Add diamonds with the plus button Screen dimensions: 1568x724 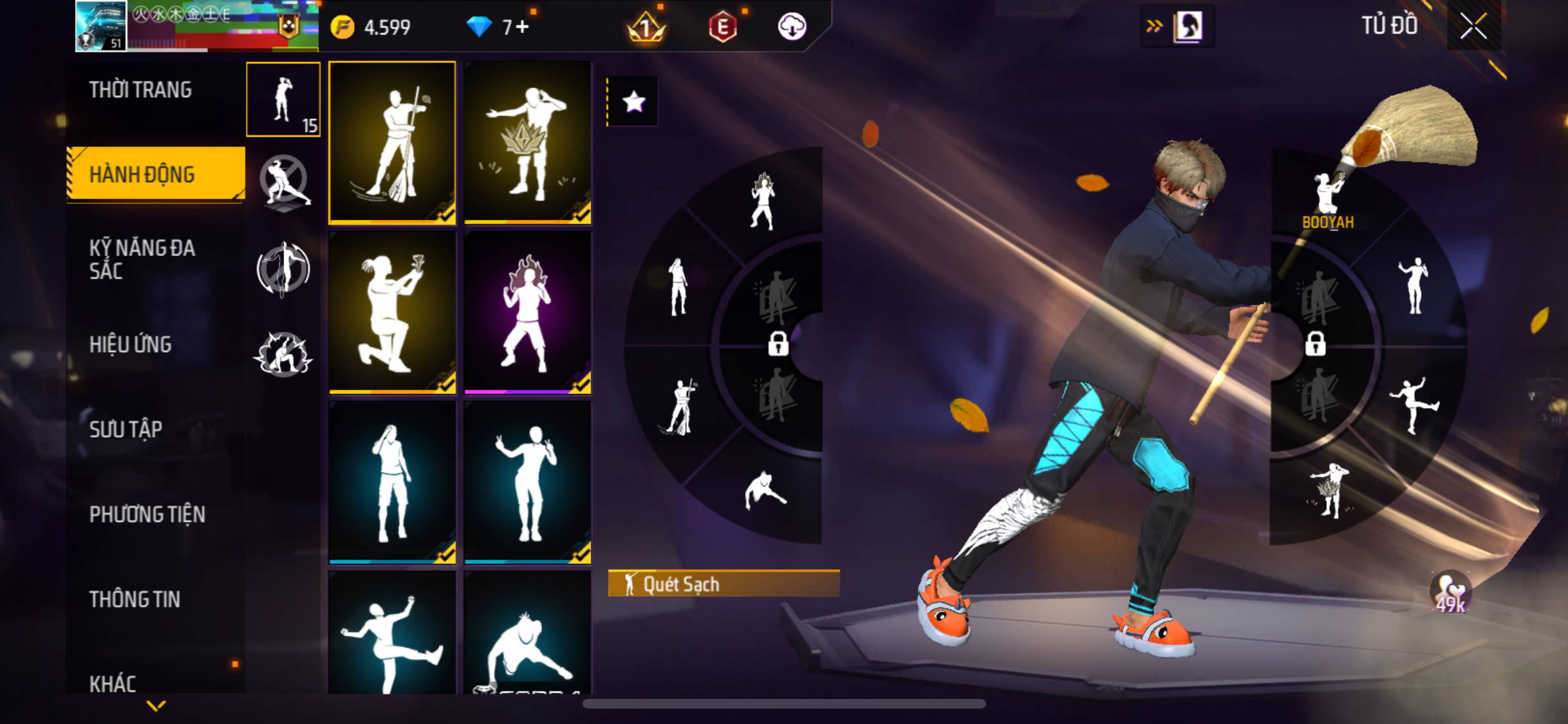click(522, 27)
